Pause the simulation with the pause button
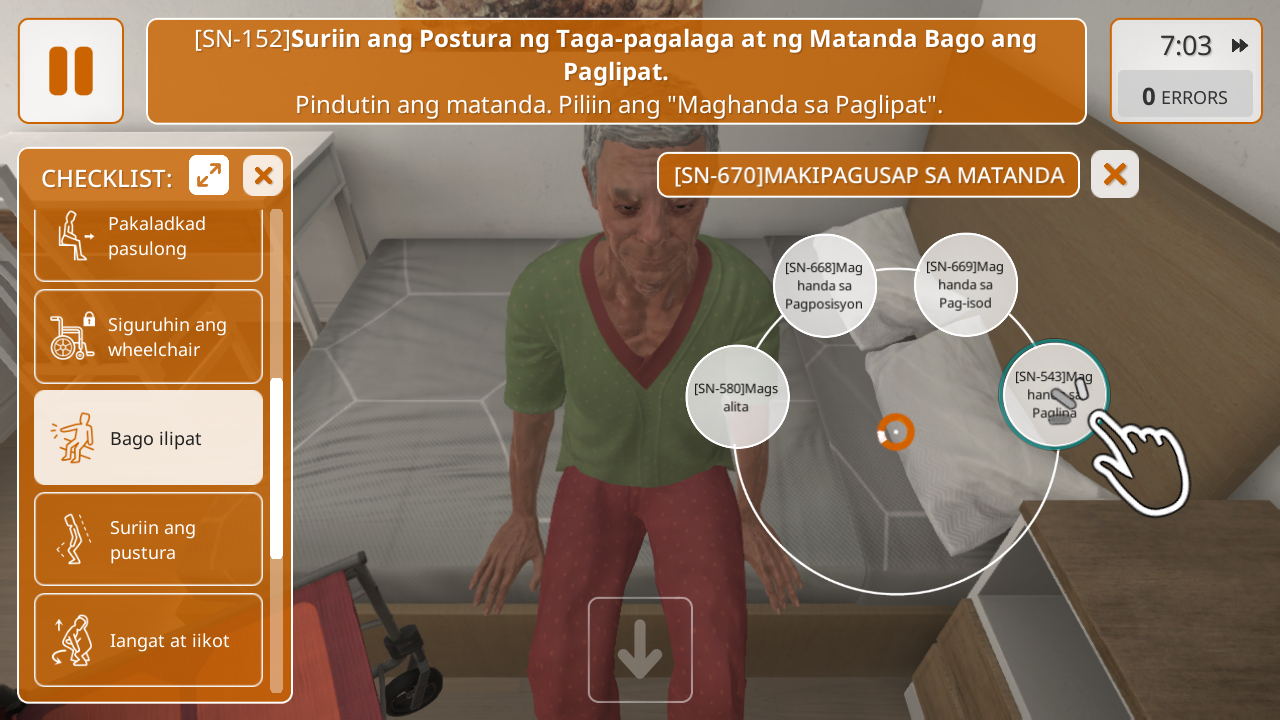 click(x=71, y=71)
